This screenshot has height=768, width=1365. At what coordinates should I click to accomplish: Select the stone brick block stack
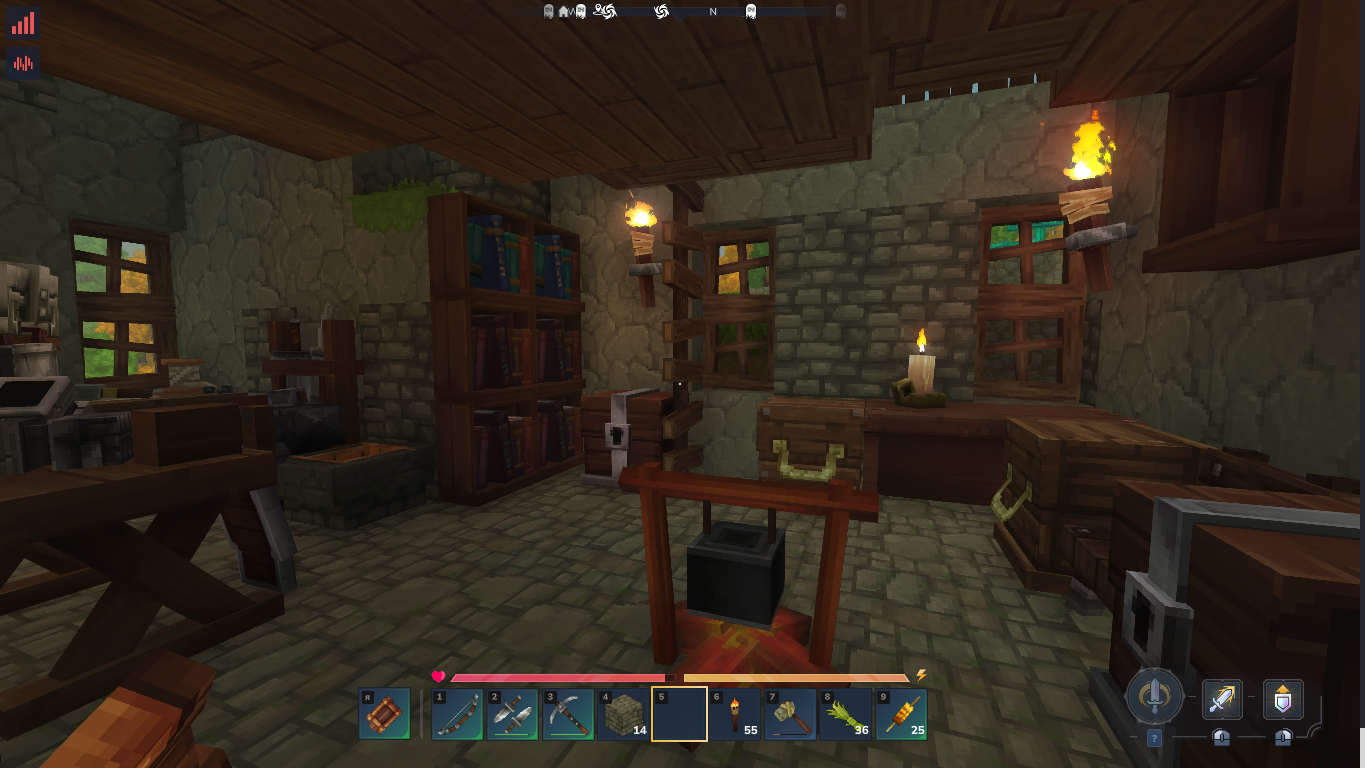click(x=624, y=714)
